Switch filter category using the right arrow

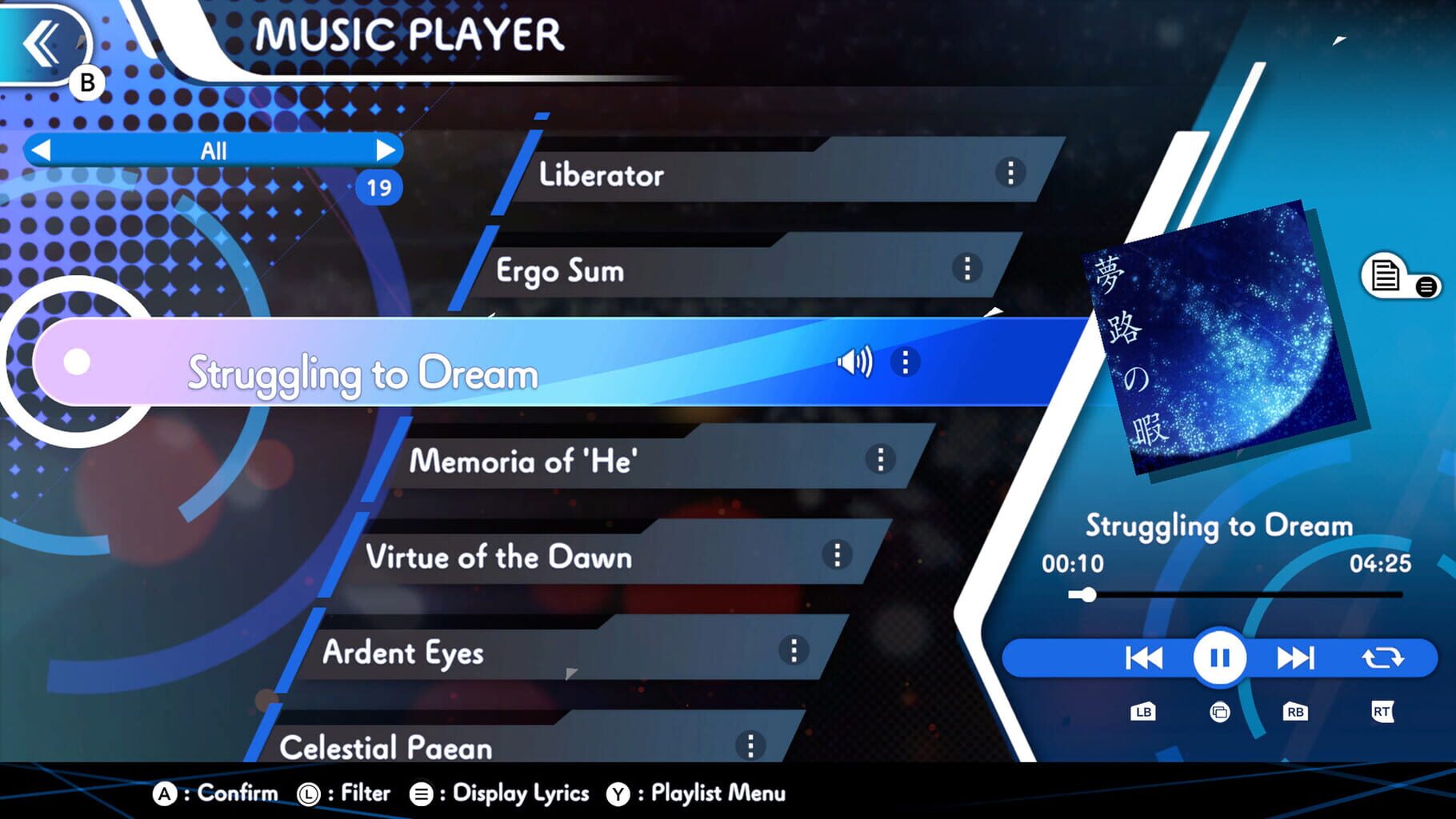click(x=387, y=150)
